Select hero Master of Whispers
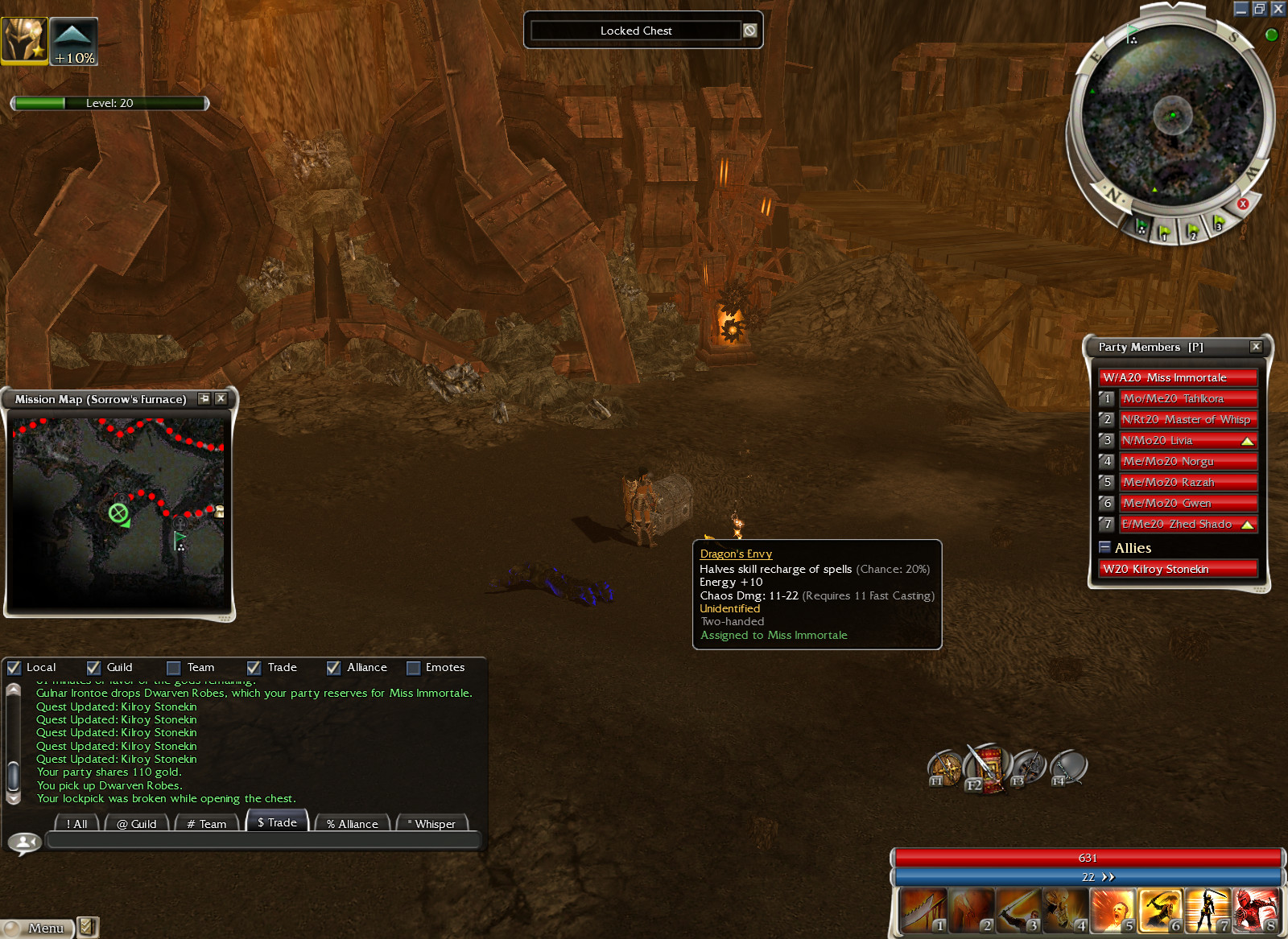Image resolution: width=1288 pixels, height=939 pixels. [1188, 419]
